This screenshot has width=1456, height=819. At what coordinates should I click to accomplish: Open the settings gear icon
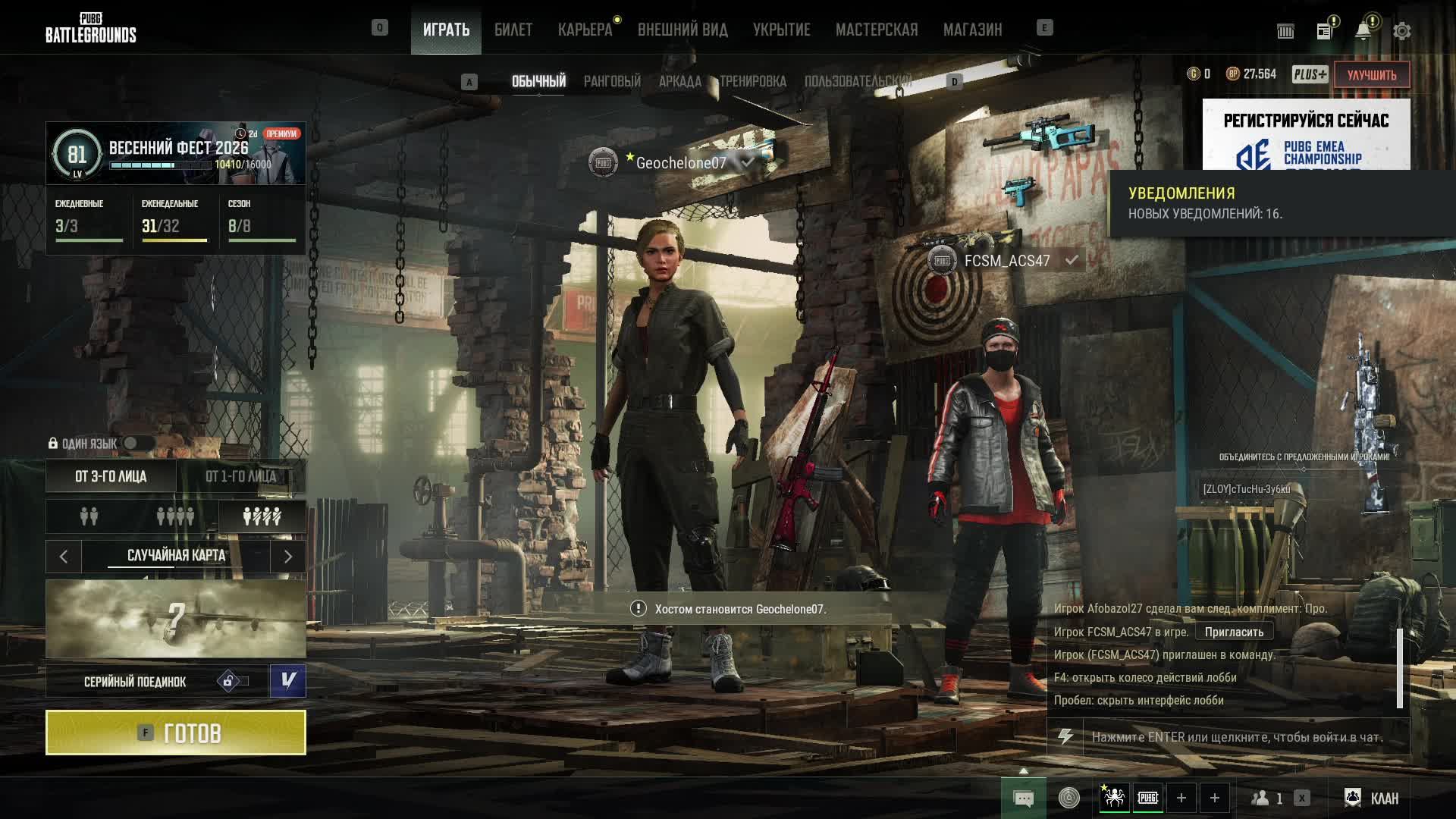[1401, 31]
